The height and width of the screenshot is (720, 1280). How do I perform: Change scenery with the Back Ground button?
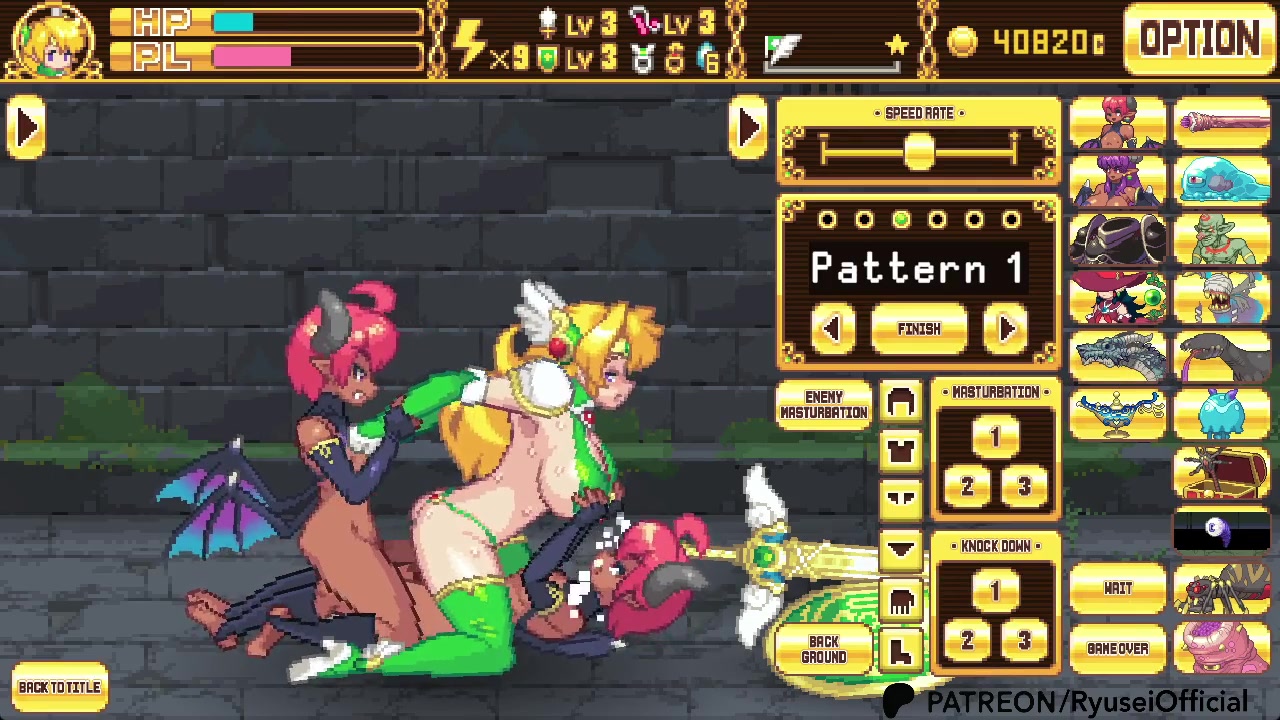click(824, 649)
